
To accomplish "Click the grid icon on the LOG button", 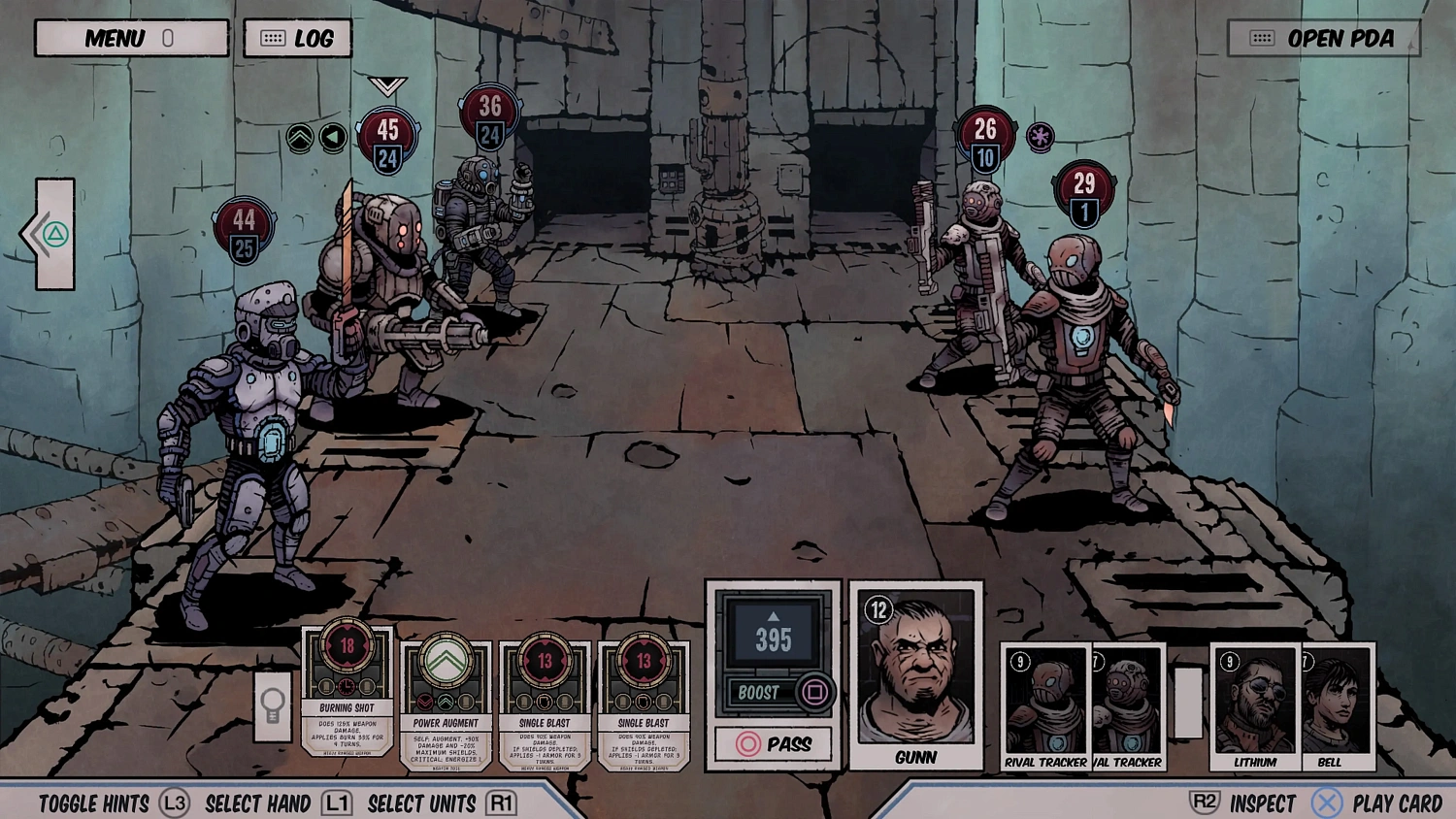I will pos(273,38).
